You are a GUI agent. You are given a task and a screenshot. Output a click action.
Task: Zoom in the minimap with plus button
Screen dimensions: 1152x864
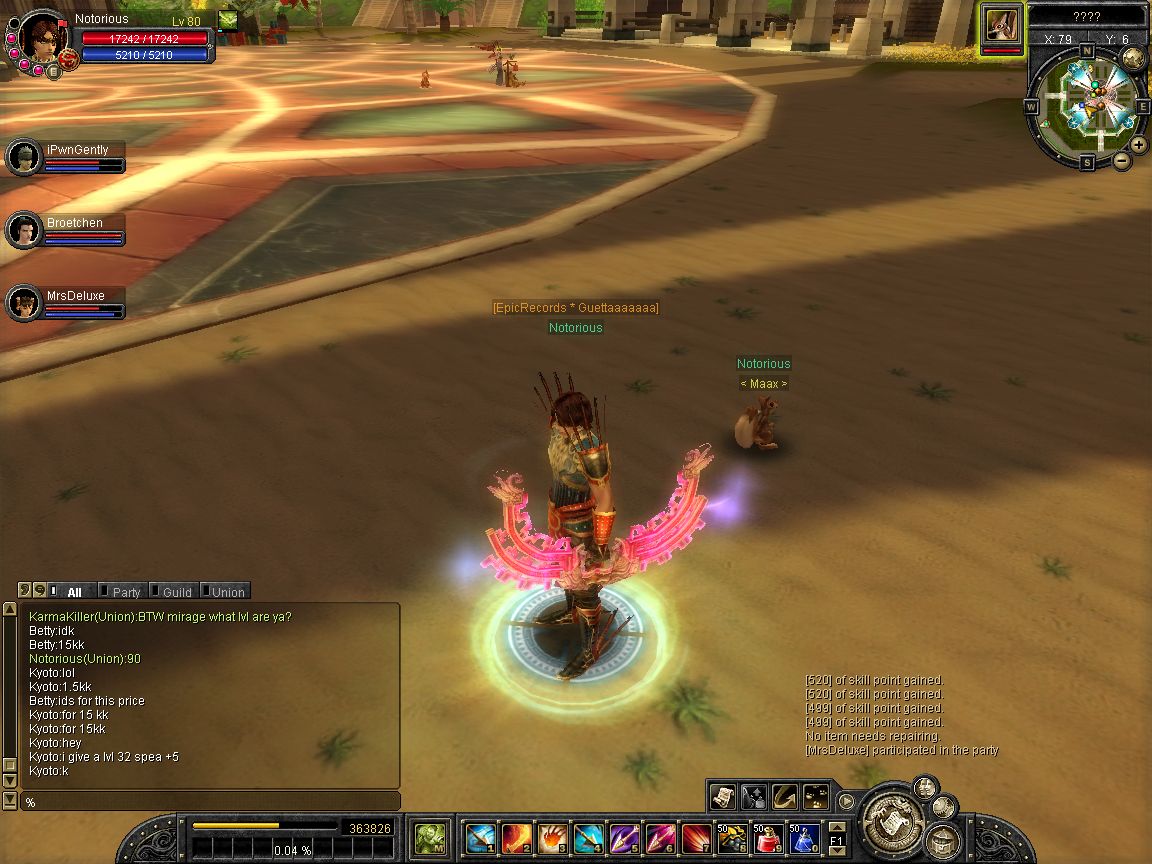pyautogui.click(x=1139, y=145)
